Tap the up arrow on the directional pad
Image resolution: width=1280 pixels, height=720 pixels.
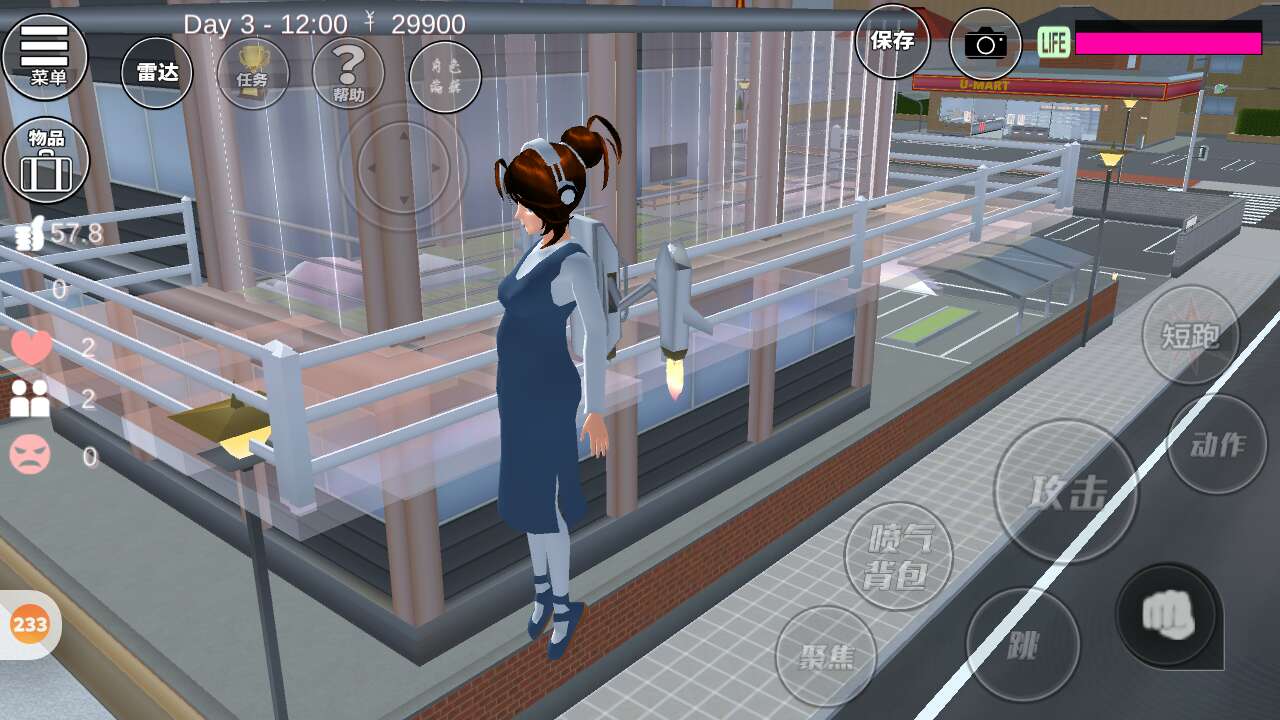403,136
